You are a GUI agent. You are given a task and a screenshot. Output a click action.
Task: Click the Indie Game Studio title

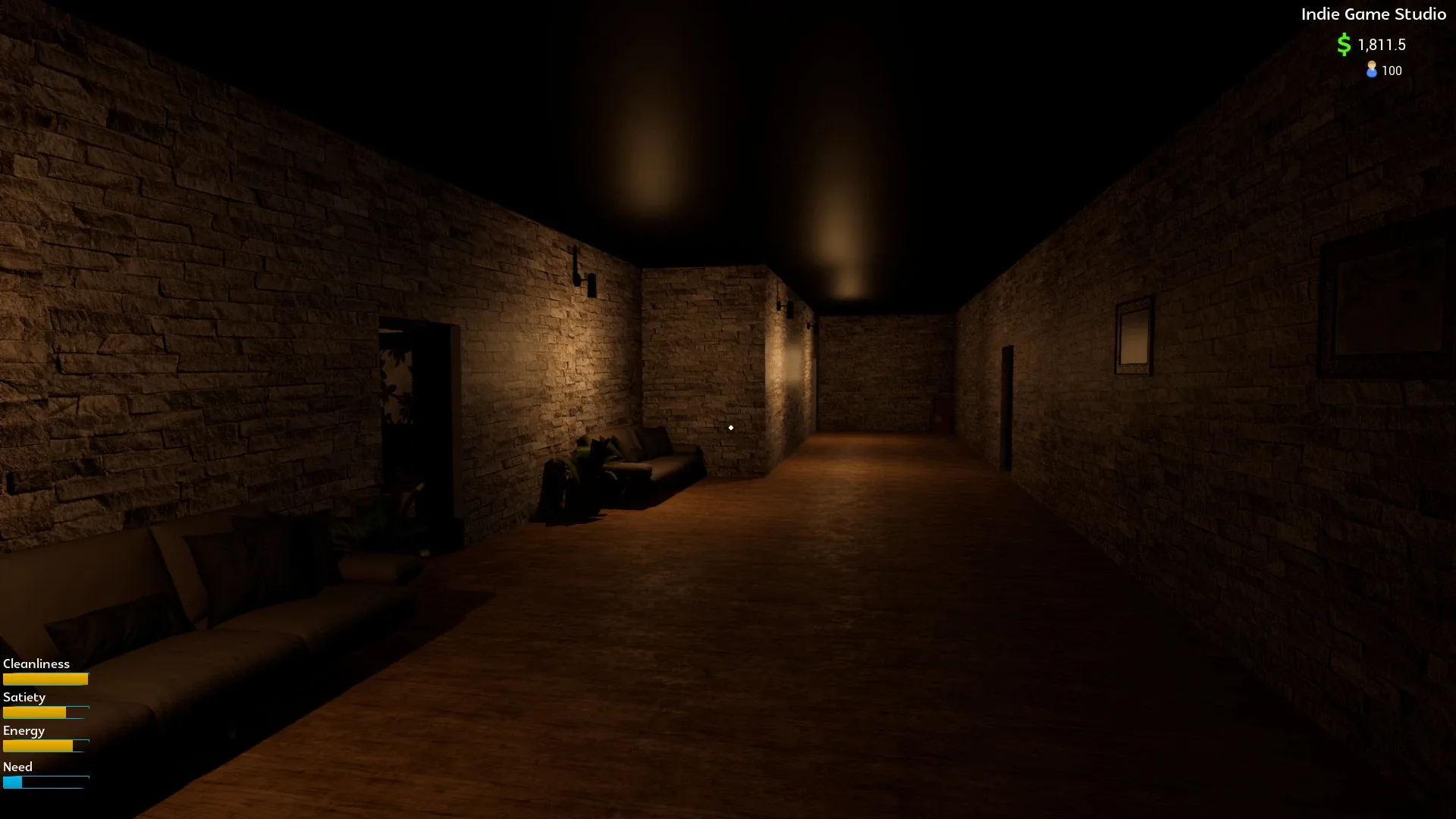(1373, 14)
